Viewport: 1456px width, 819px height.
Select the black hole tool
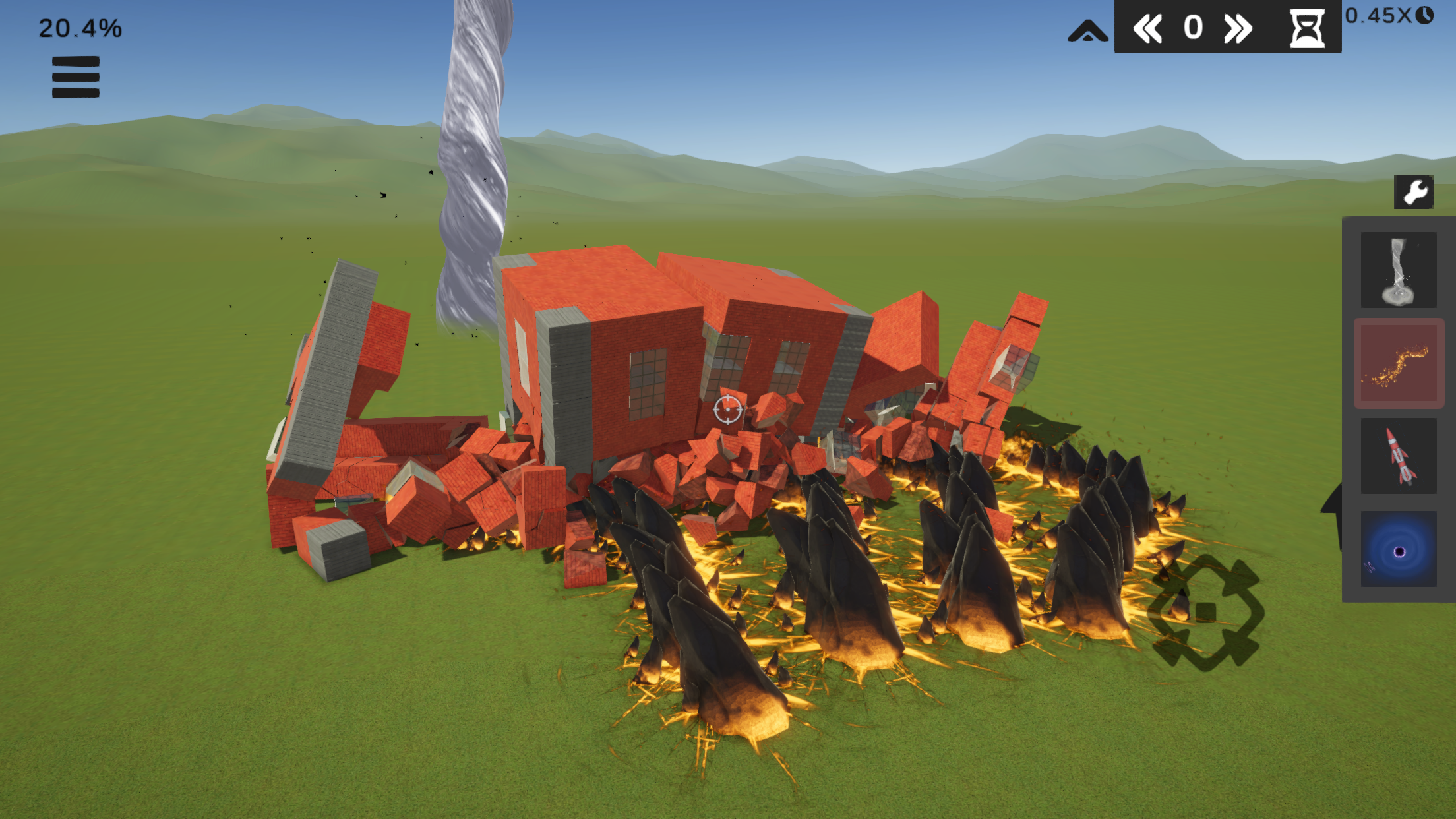(x=1398, y=549)
